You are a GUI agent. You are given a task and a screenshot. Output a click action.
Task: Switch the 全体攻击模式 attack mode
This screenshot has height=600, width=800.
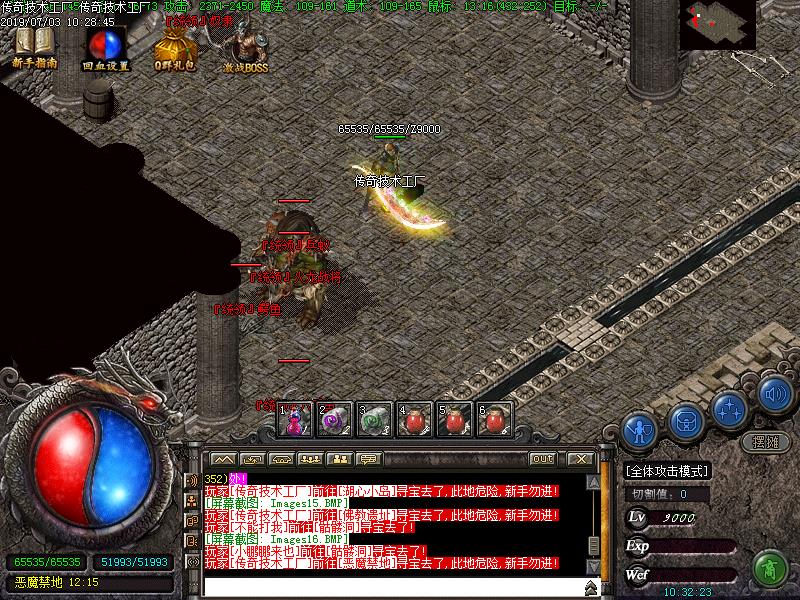coord(667,471)
